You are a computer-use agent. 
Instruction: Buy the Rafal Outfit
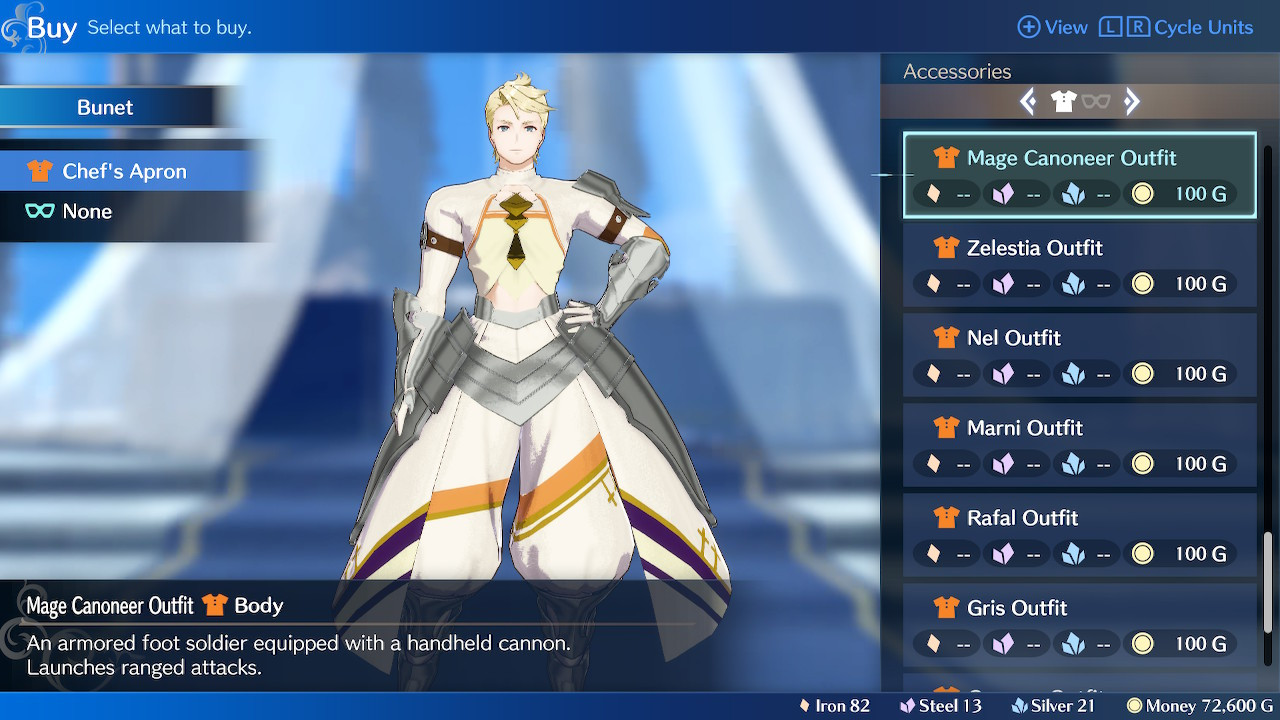click(x=1080, y=535)
